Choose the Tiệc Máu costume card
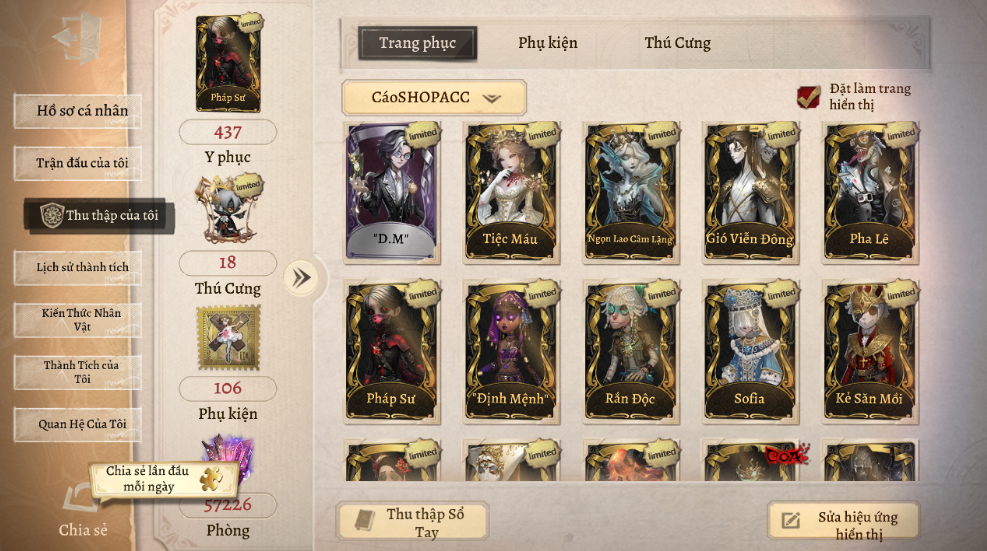Viewport: 987px width, 551px height. coord(512,190)
